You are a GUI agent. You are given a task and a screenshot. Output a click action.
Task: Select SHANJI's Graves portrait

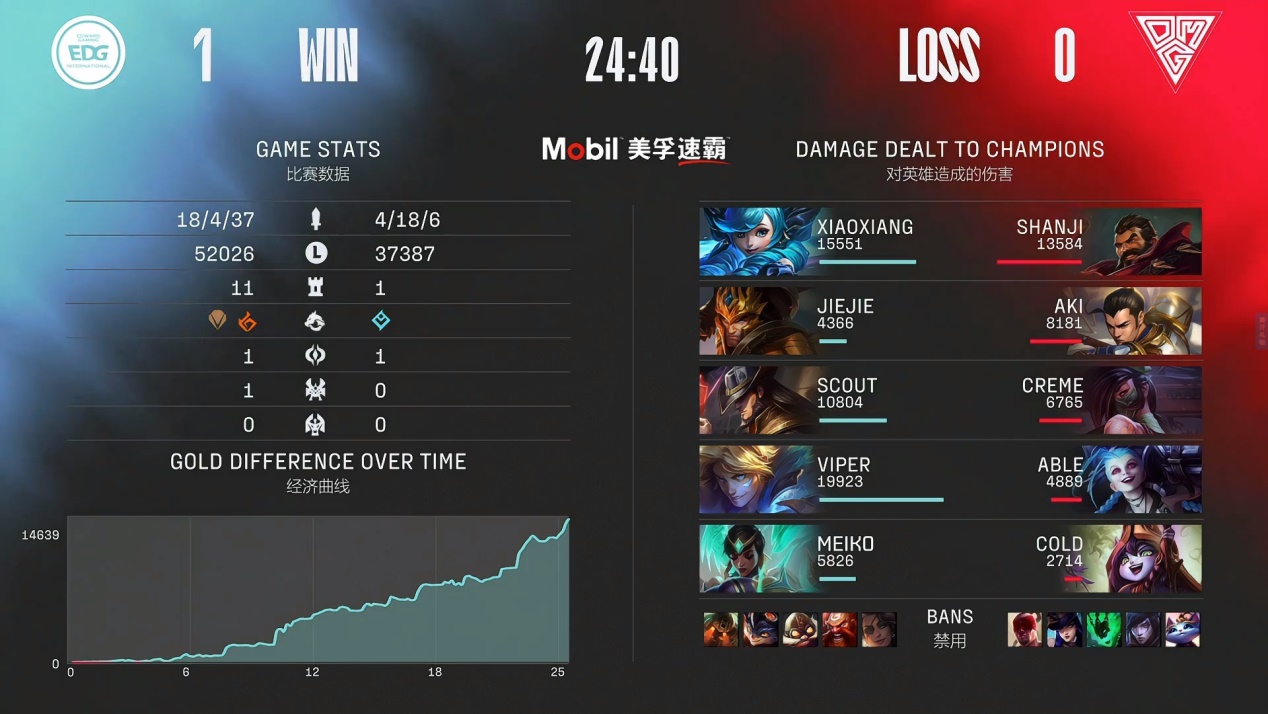click(1144, 242)
